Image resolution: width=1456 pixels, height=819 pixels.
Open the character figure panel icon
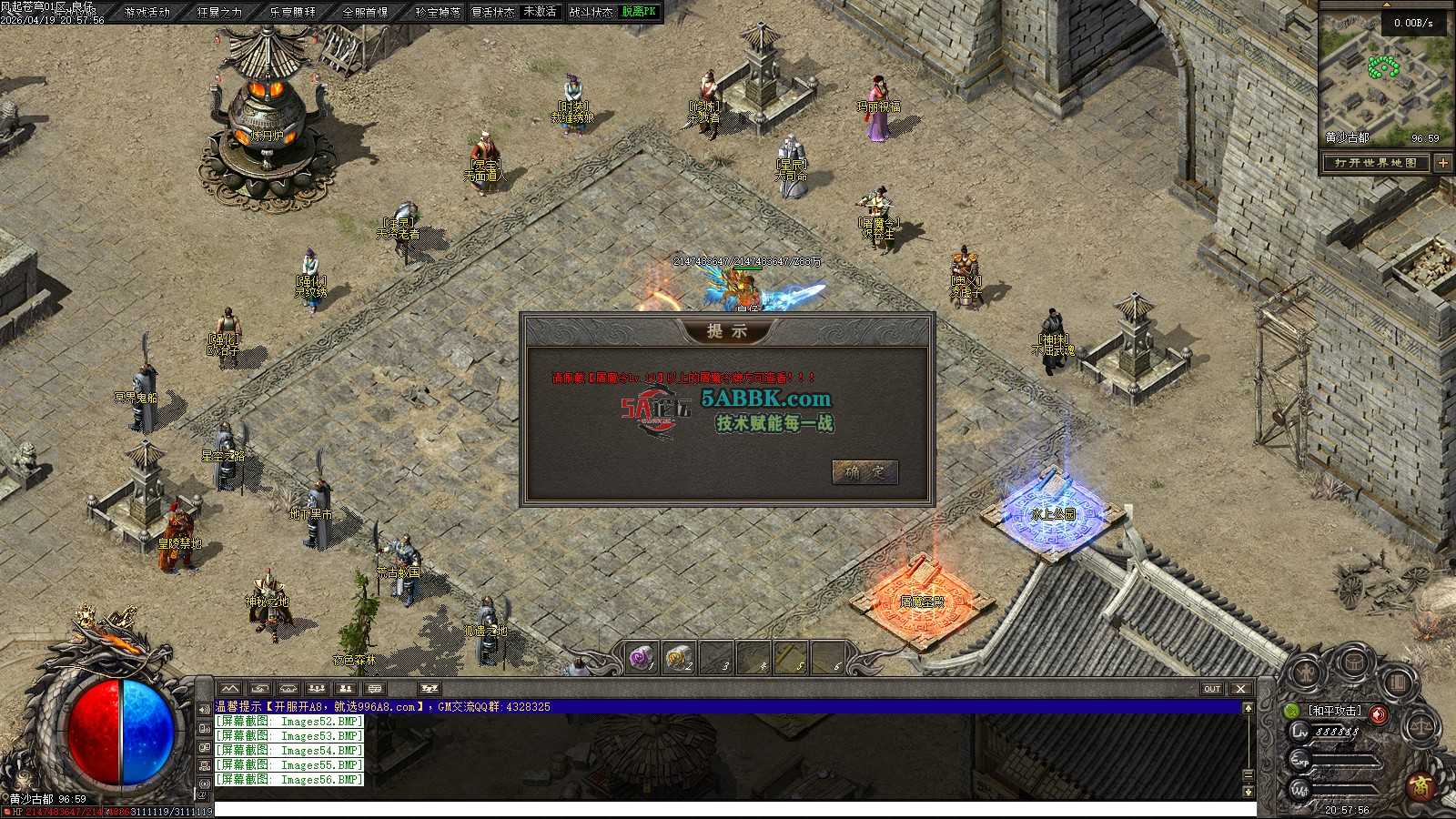pos(1307,674)
